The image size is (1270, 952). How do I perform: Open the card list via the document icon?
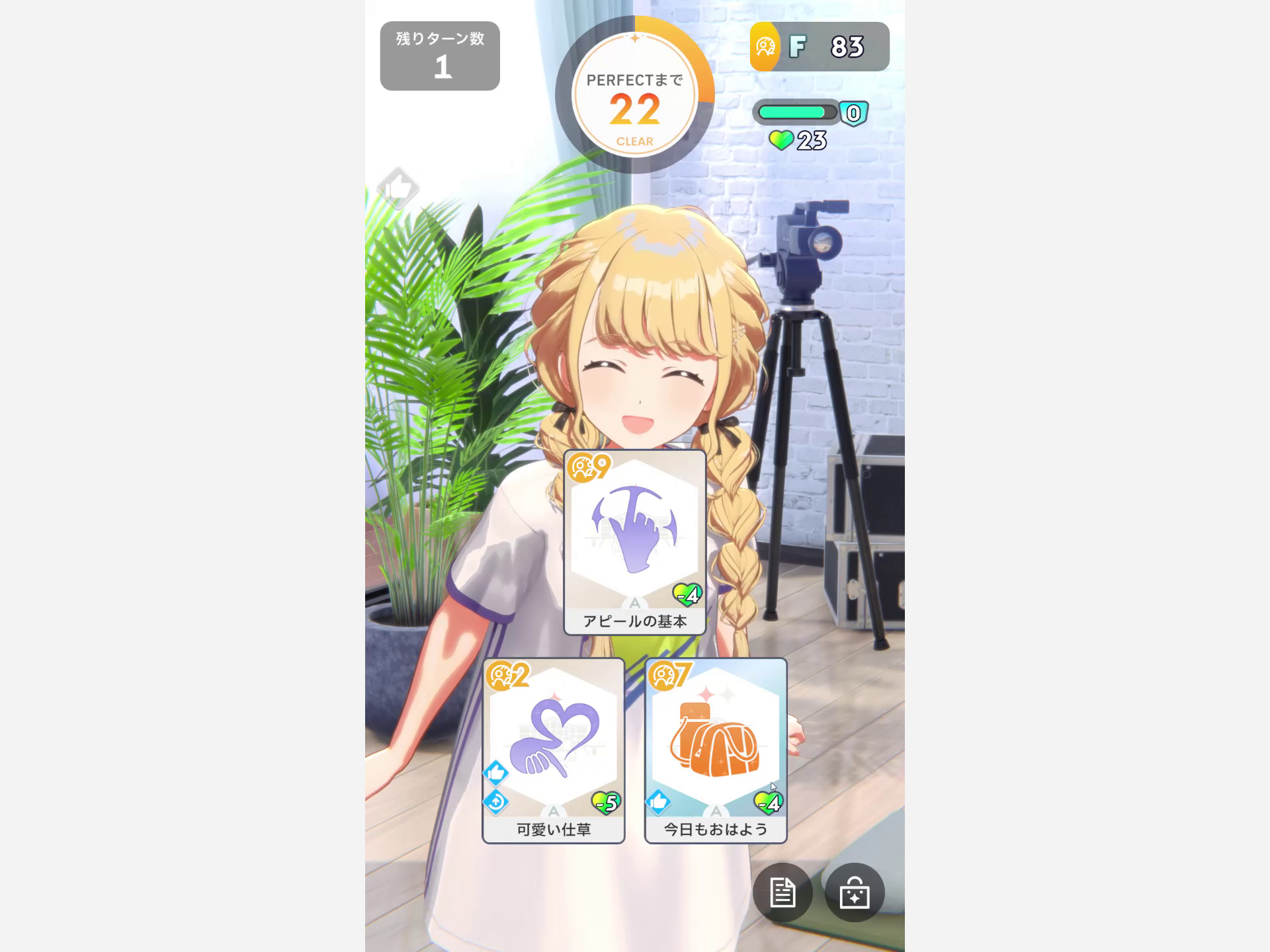pos(784,892)
